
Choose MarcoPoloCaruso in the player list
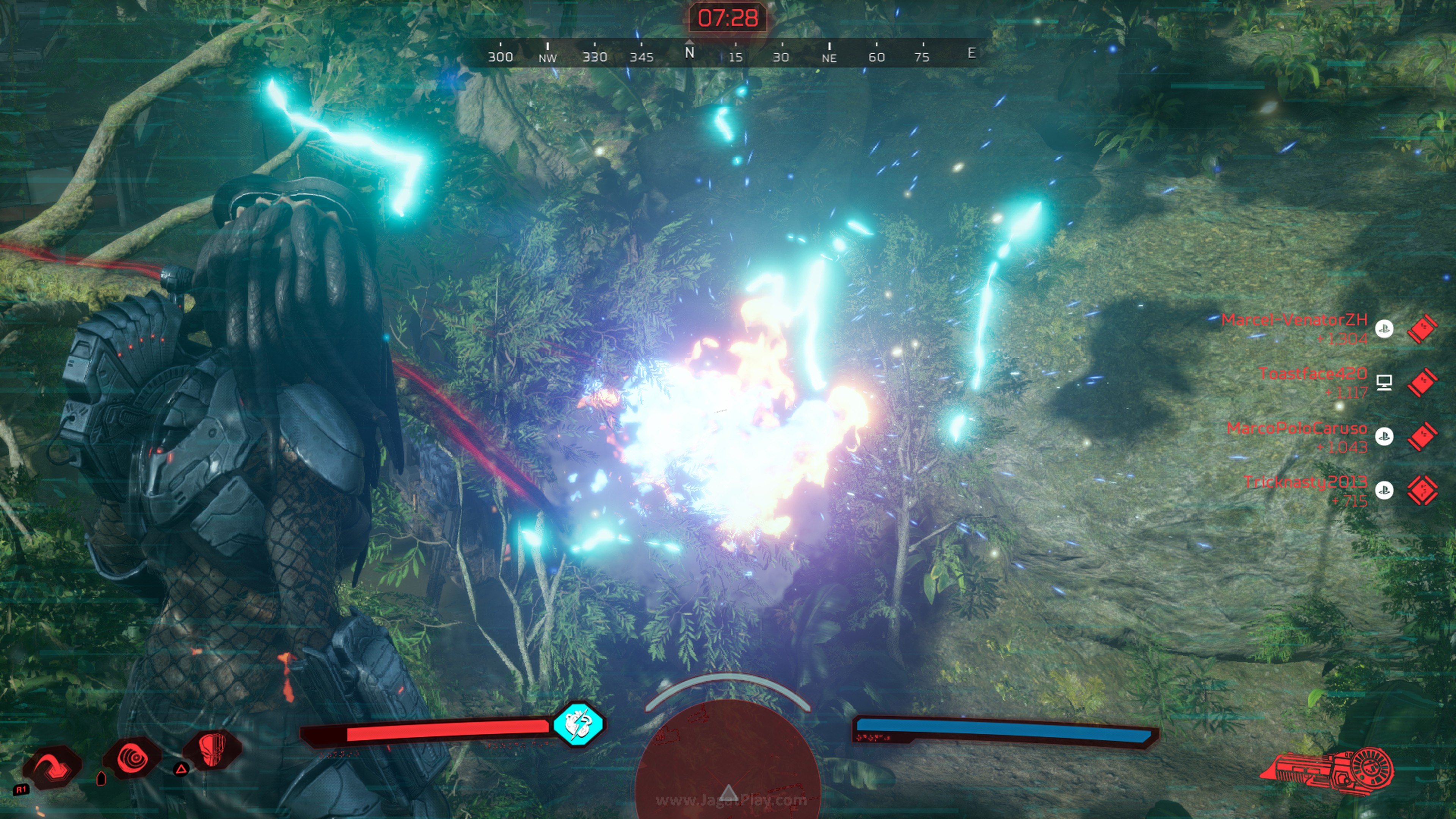(x=1297, y=428)
